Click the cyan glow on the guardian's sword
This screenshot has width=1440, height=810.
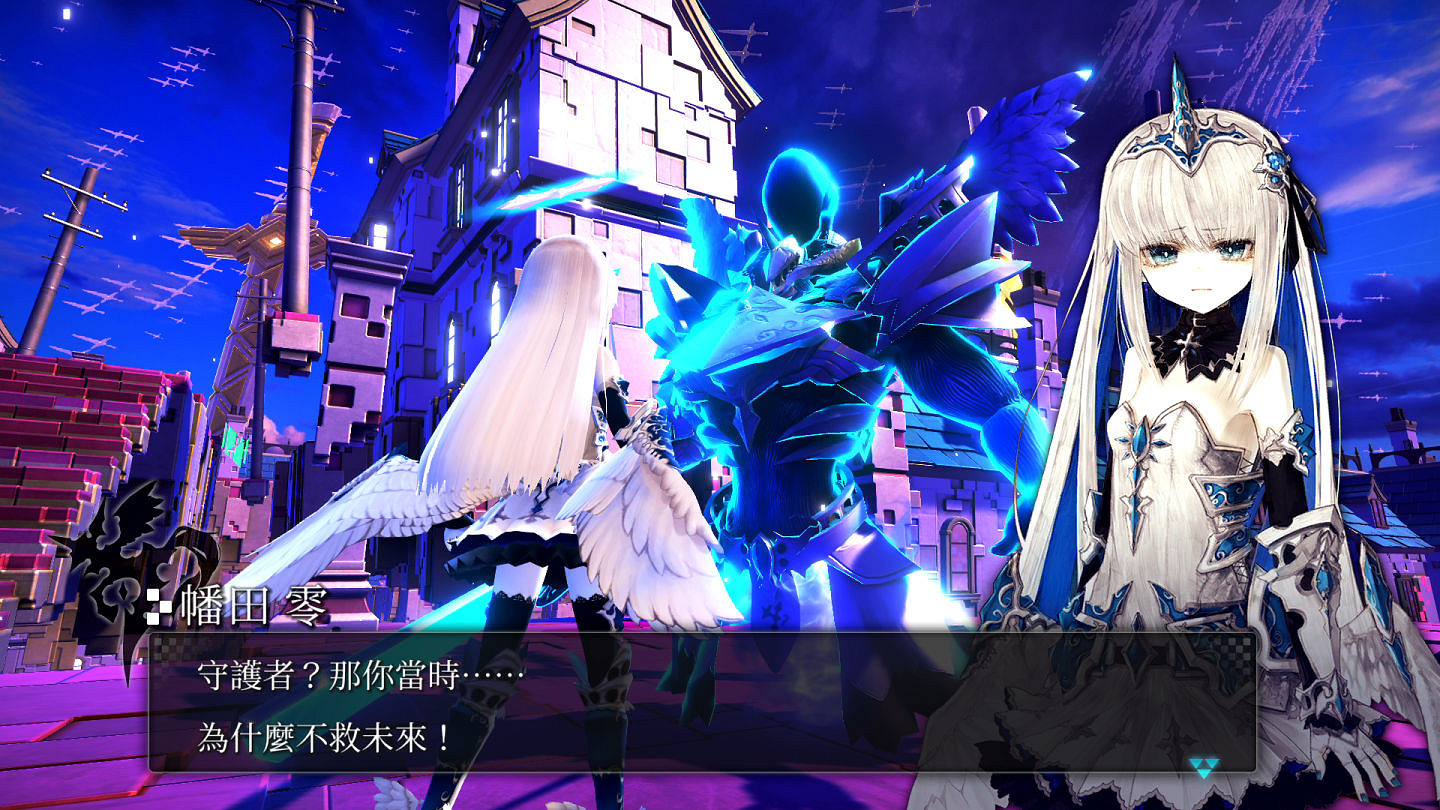coord(560,190)
